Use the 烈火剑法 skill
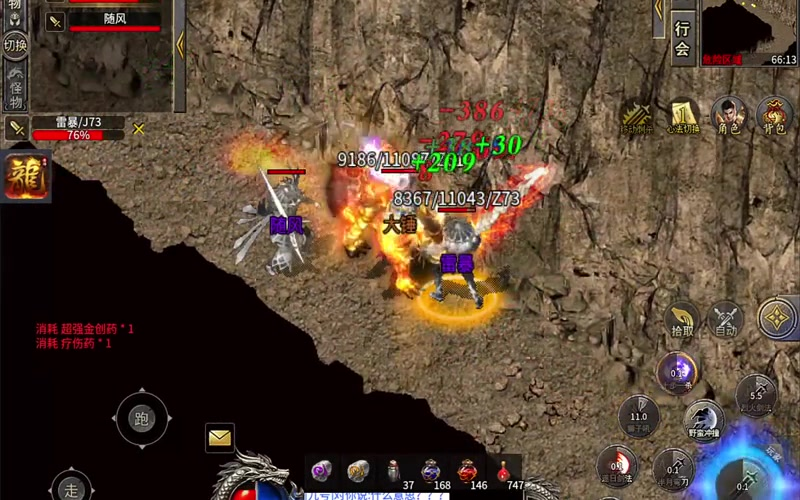The height and width of the screenshot is (500, 800). tap(756, 394)
